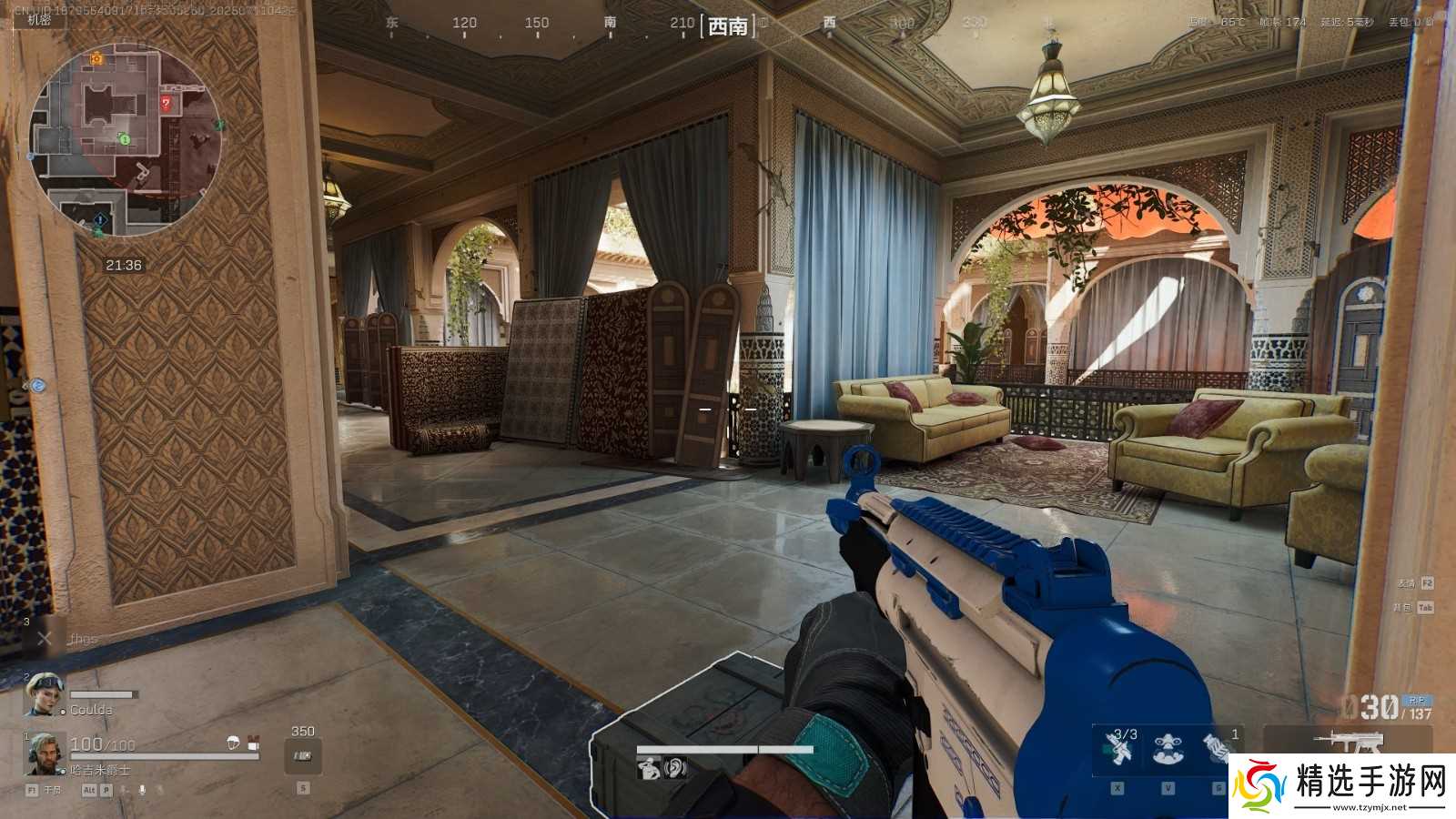Select the disconnected third squad member slot
This screenshot has width=1456, height=819.
click(x=45, y=639)
